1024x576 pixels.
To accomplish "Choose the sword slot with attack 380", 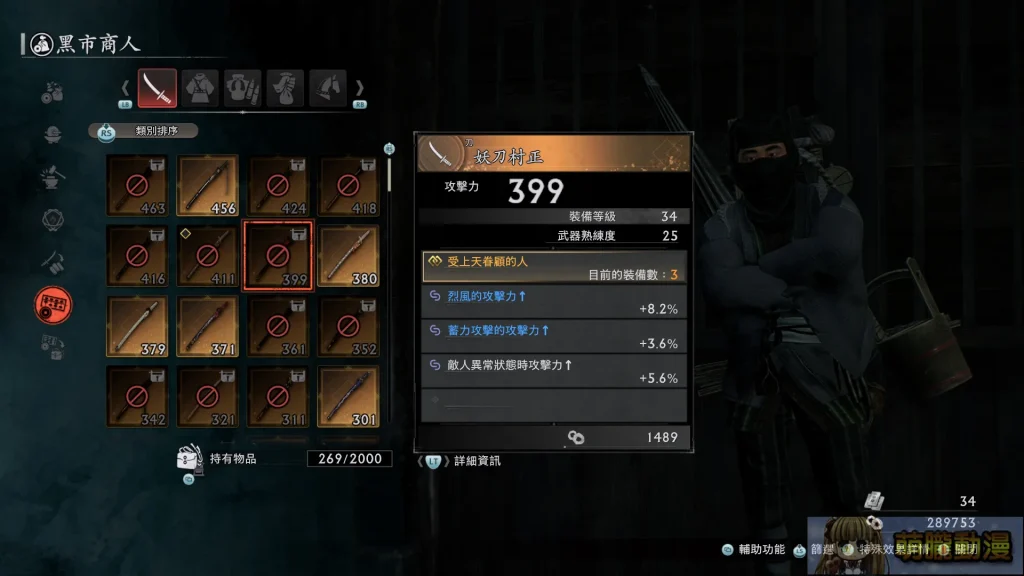I will (x=348, y=256).
